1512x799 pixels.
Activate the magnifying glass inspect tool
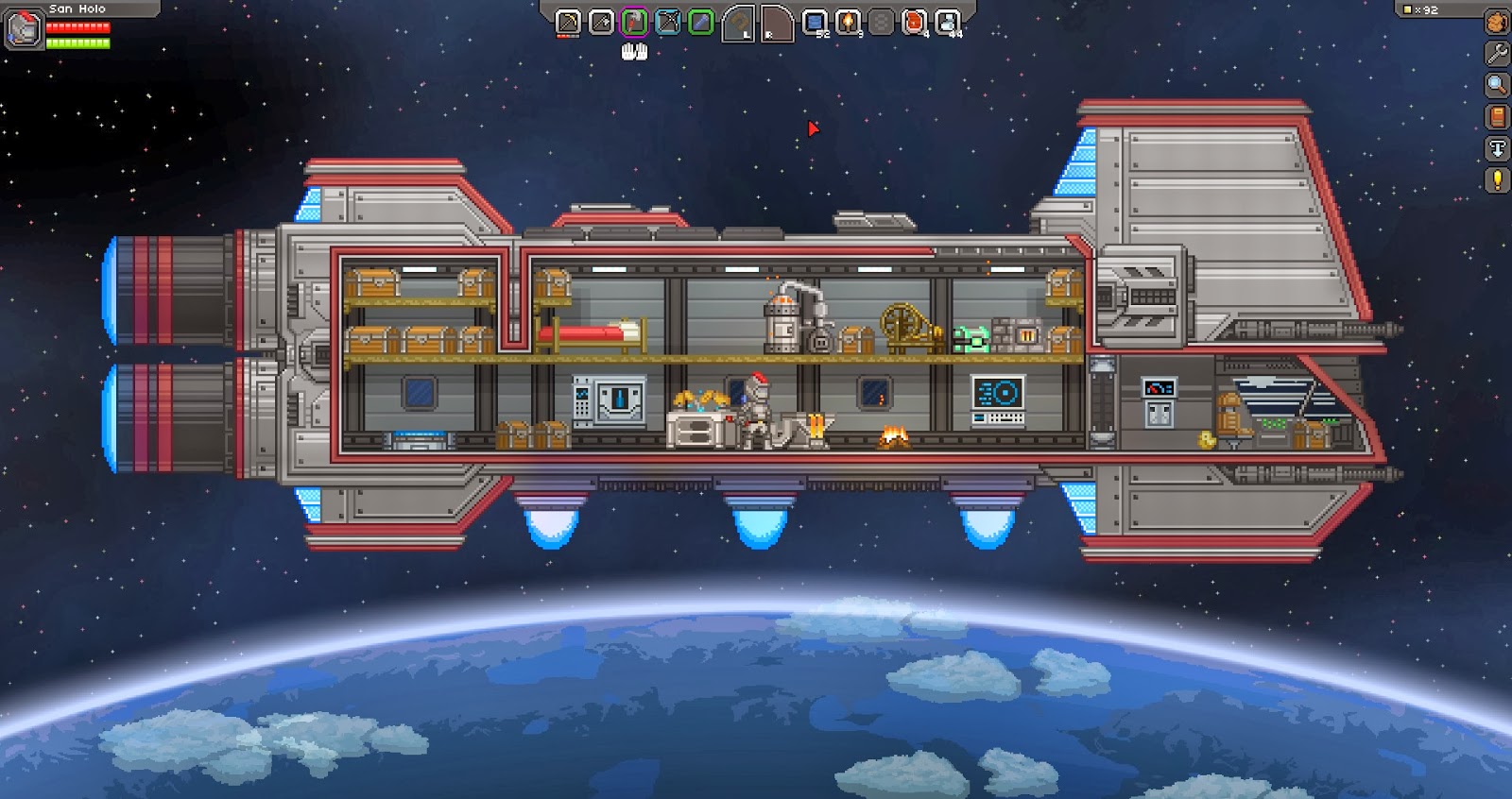(x=1497, y=85)
